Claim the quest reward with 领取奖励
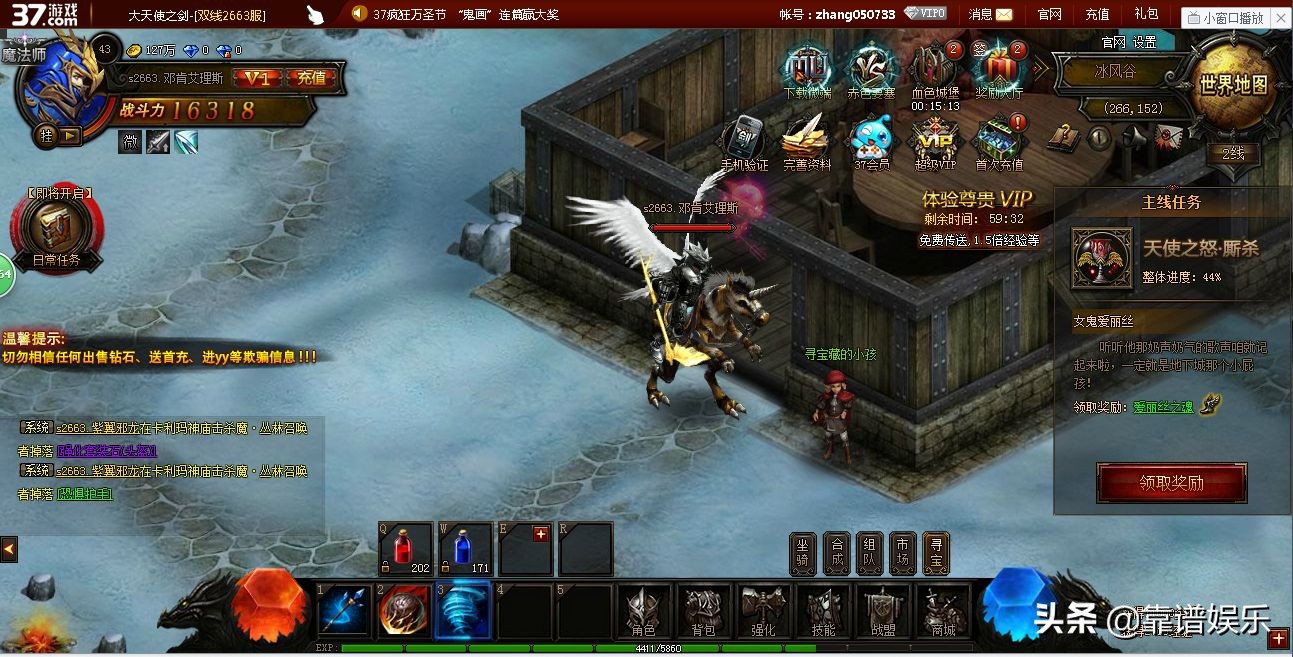1293x657 pixels. click(x=1171, y=483)
